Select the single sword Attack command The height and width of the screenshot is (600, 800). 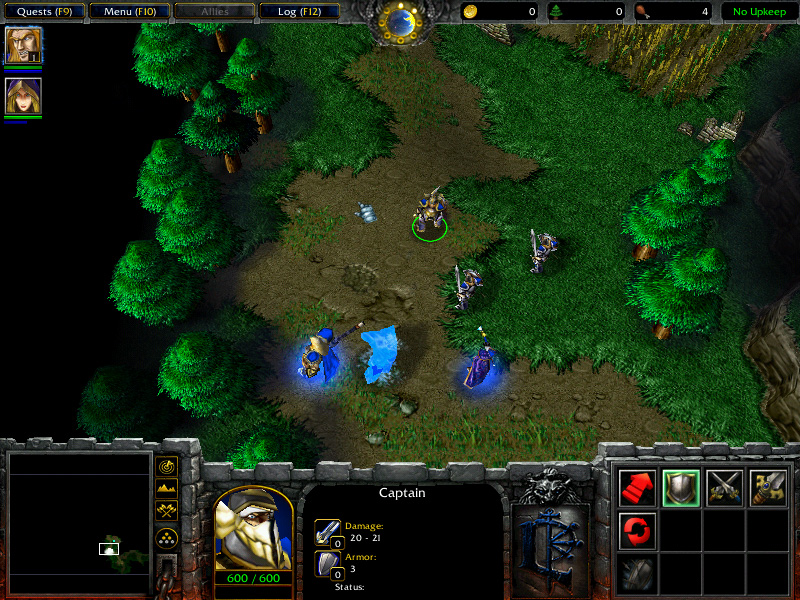[x=768, y=487]
